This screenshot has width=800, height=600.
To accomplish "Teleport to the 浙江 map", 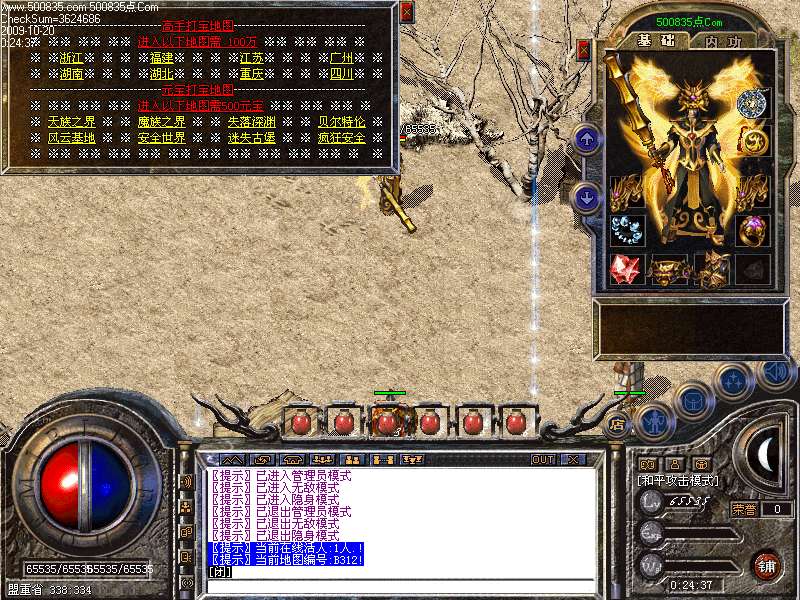I will 72,58.
